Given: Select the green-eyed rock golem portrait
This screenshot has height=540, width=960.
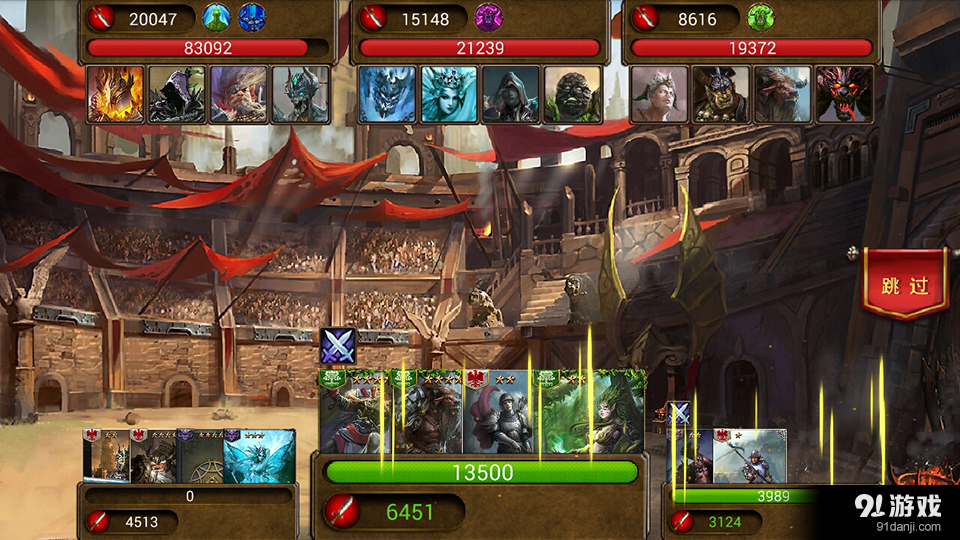Looking at the screenshot, I should (573, 94).
